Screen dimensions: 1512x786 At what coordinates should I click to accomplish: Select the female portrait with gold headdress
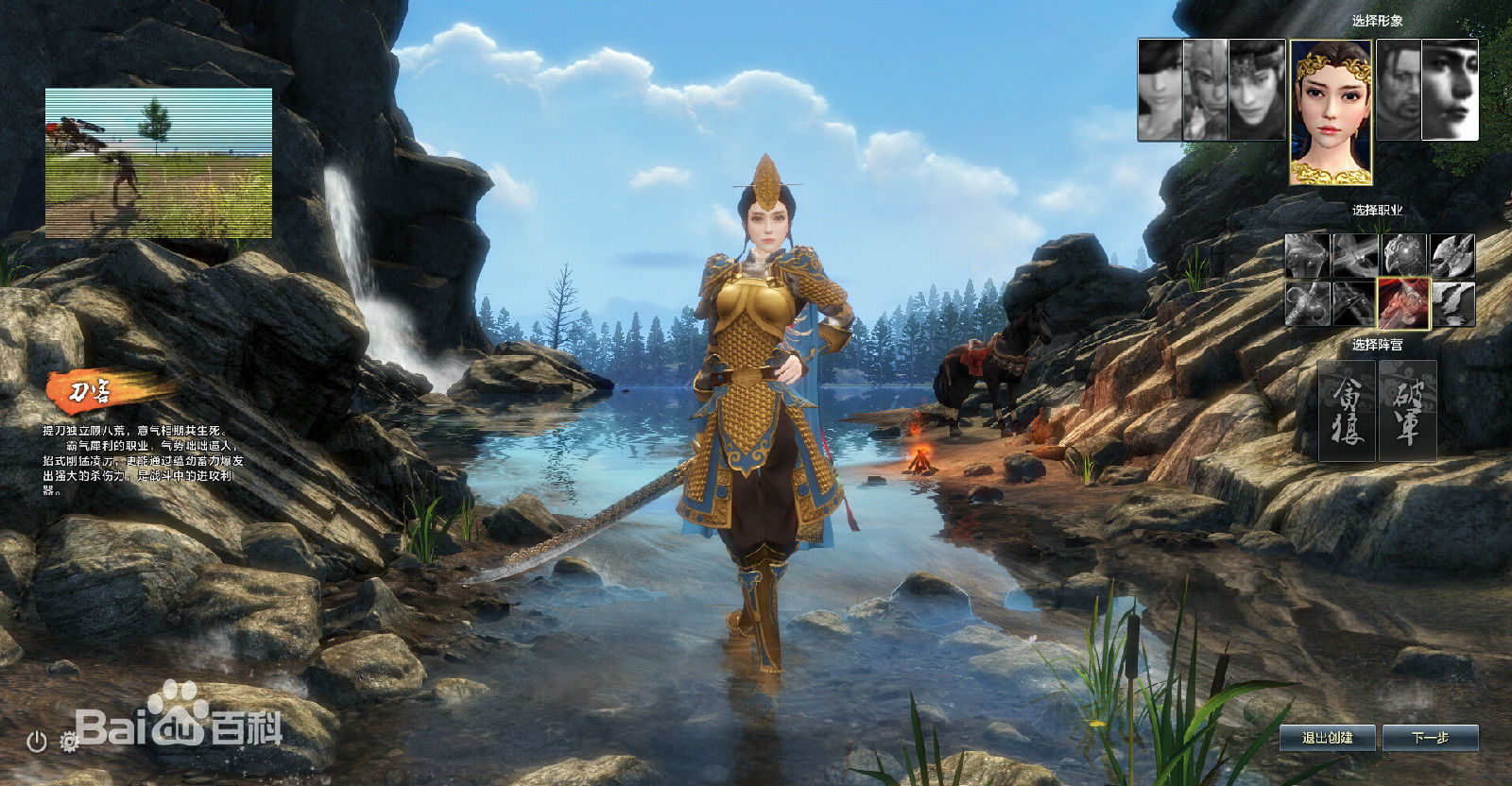point(1331,111)
